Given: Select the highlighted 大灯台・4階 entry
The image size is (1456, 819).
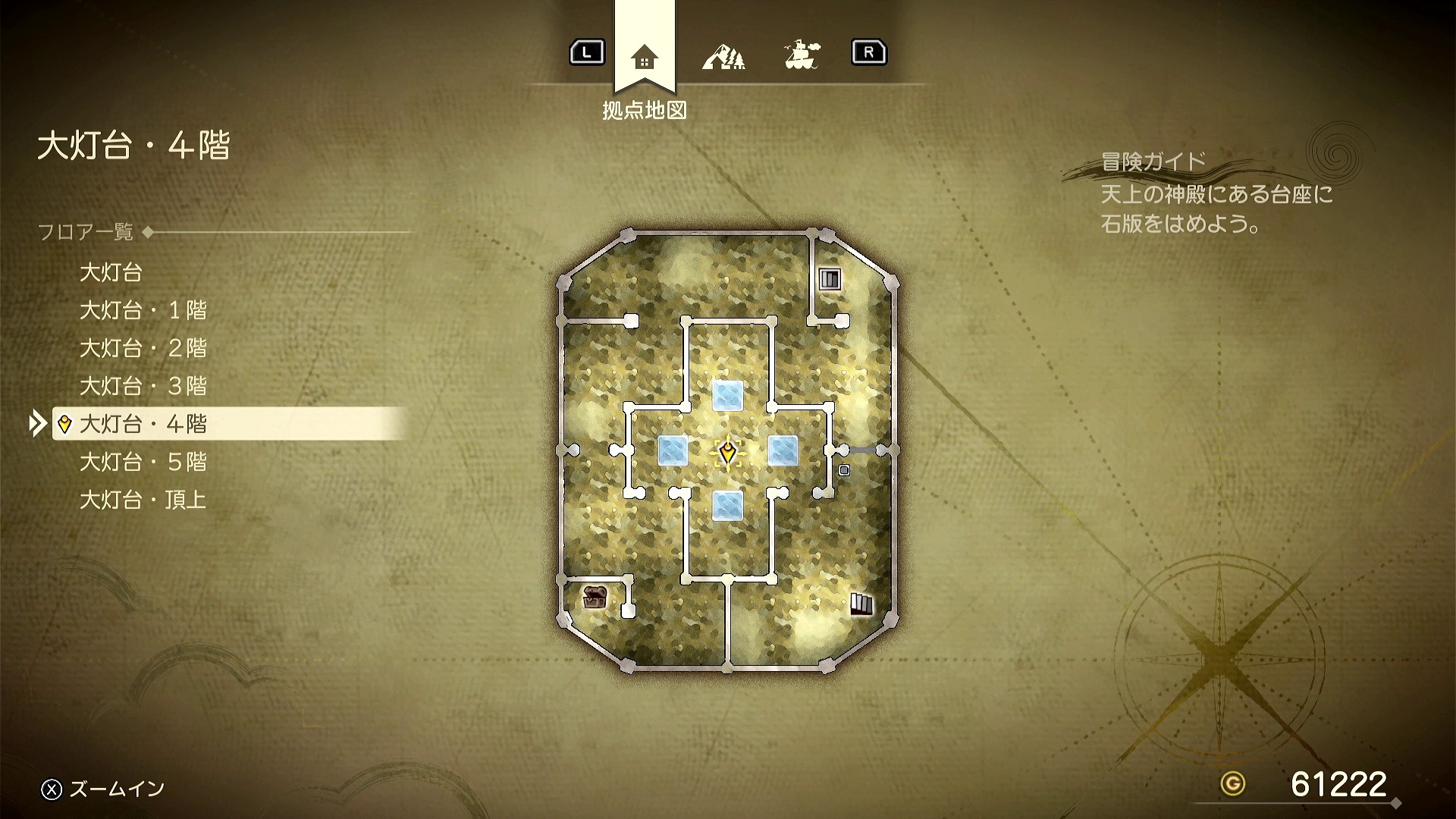Looking at the screenshot, I should pyautogui.click(x=143, y=424).
